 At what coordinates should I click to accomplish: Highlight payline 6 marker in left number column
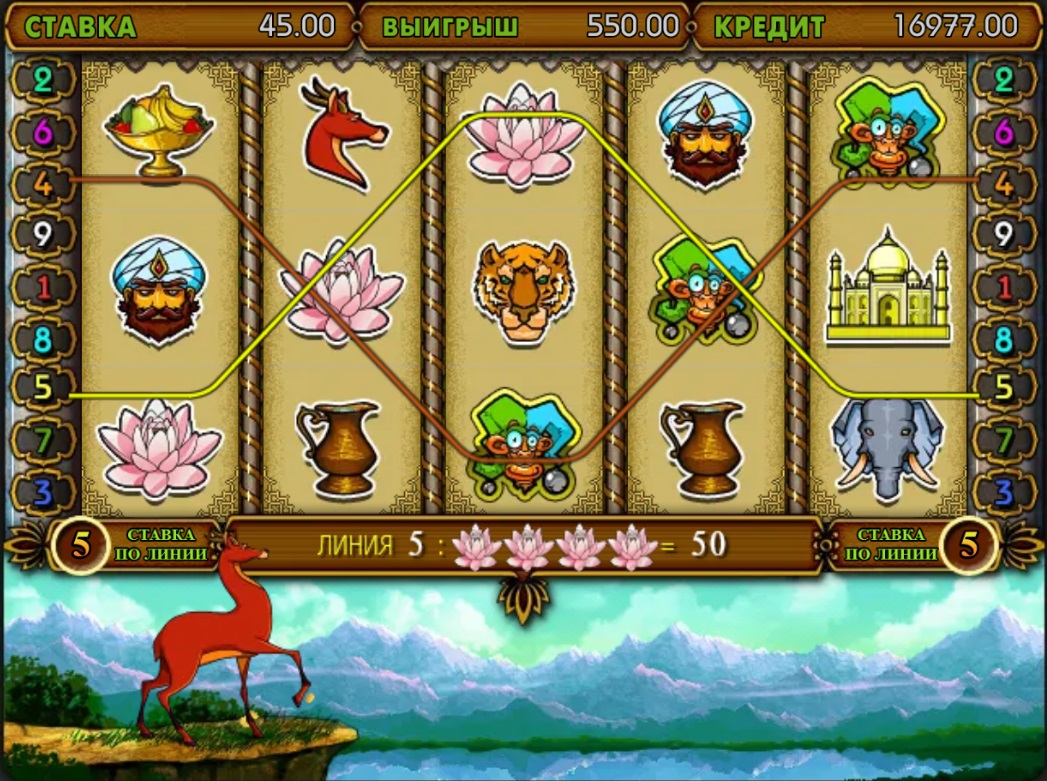click(43, 132)
